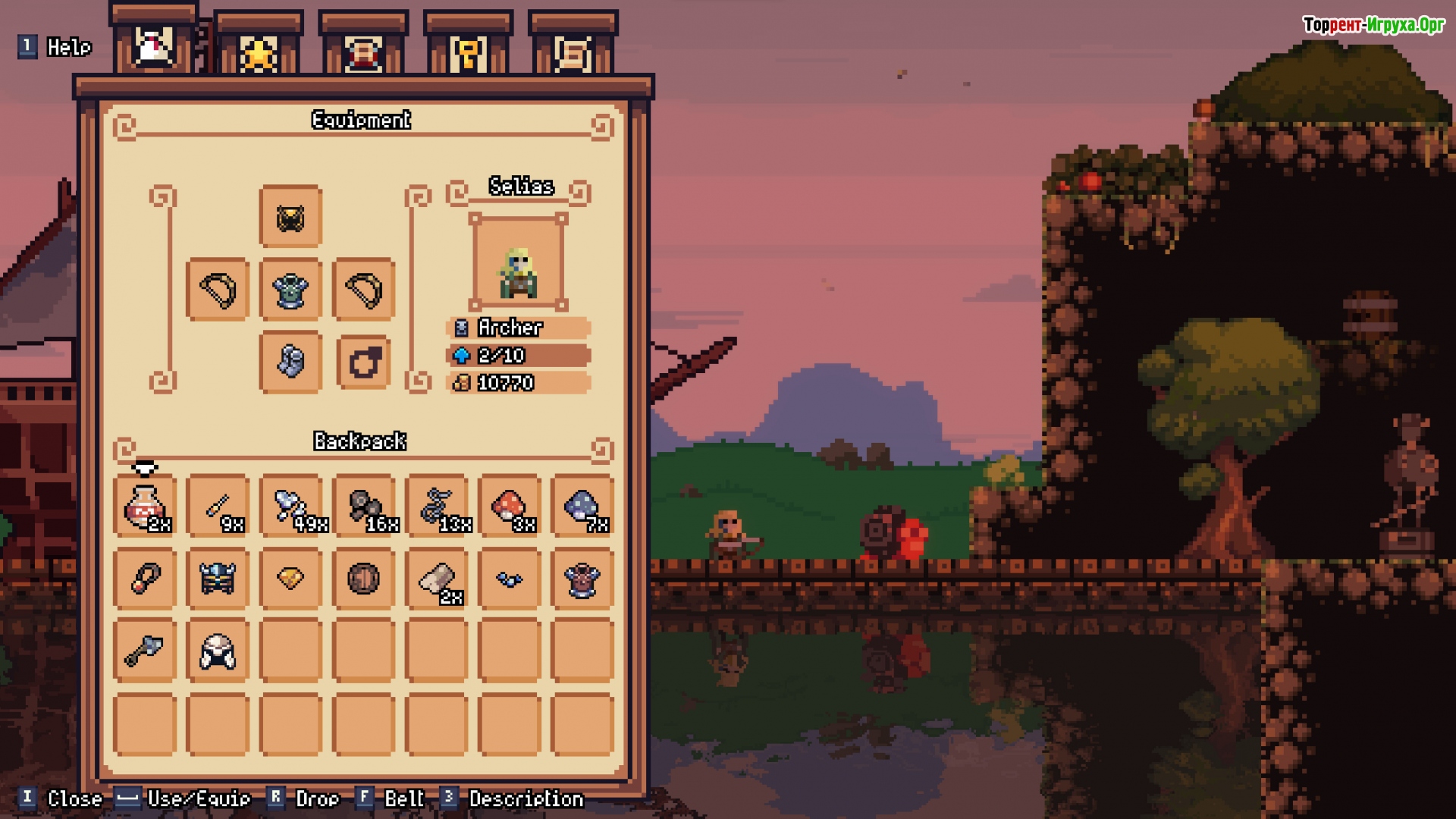Select the equipped chest armor slot
The height and width of the screenshot is (819, 1456).
[290, 290]
